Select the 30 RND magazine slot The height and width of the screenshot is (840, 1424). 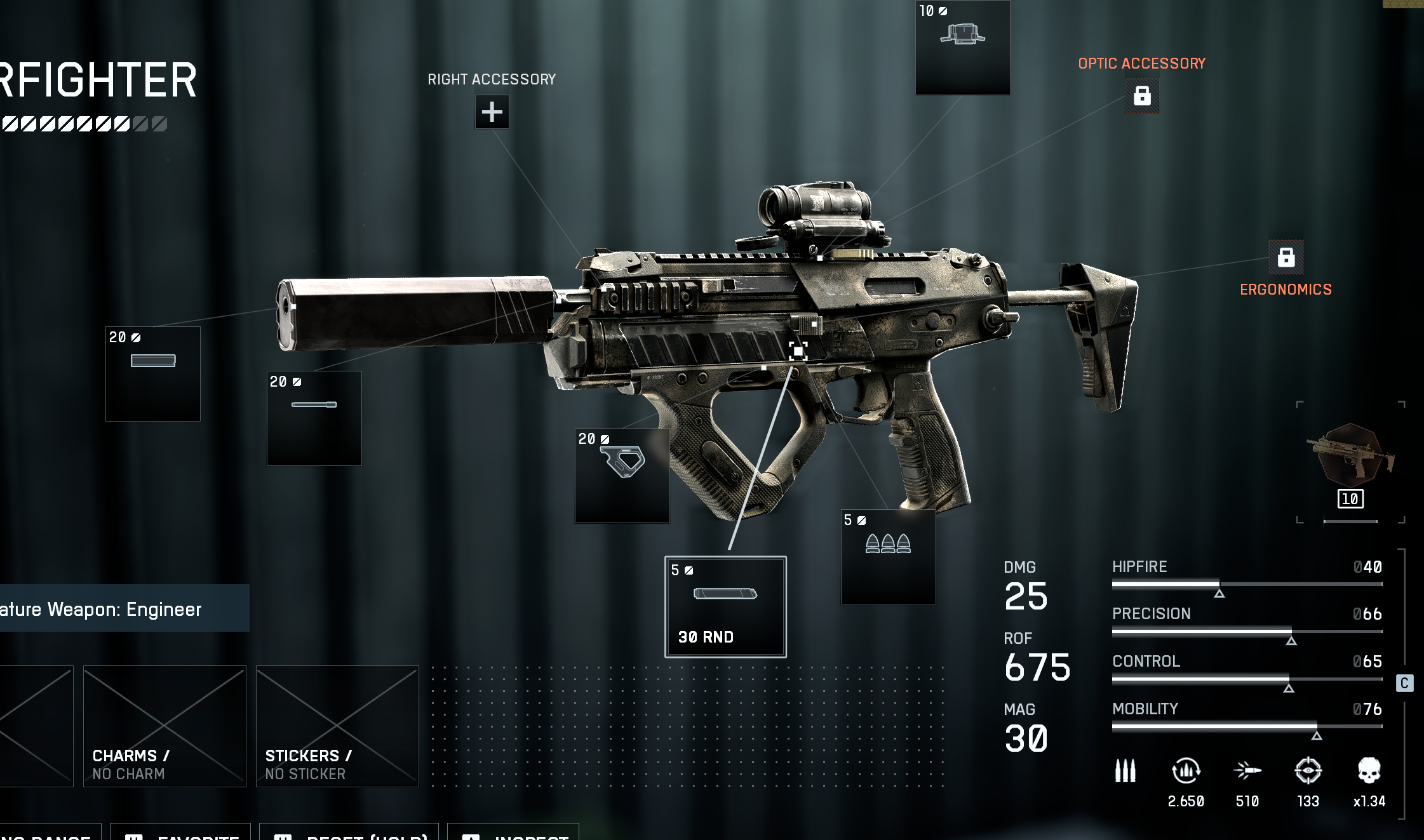pos(725,607)
